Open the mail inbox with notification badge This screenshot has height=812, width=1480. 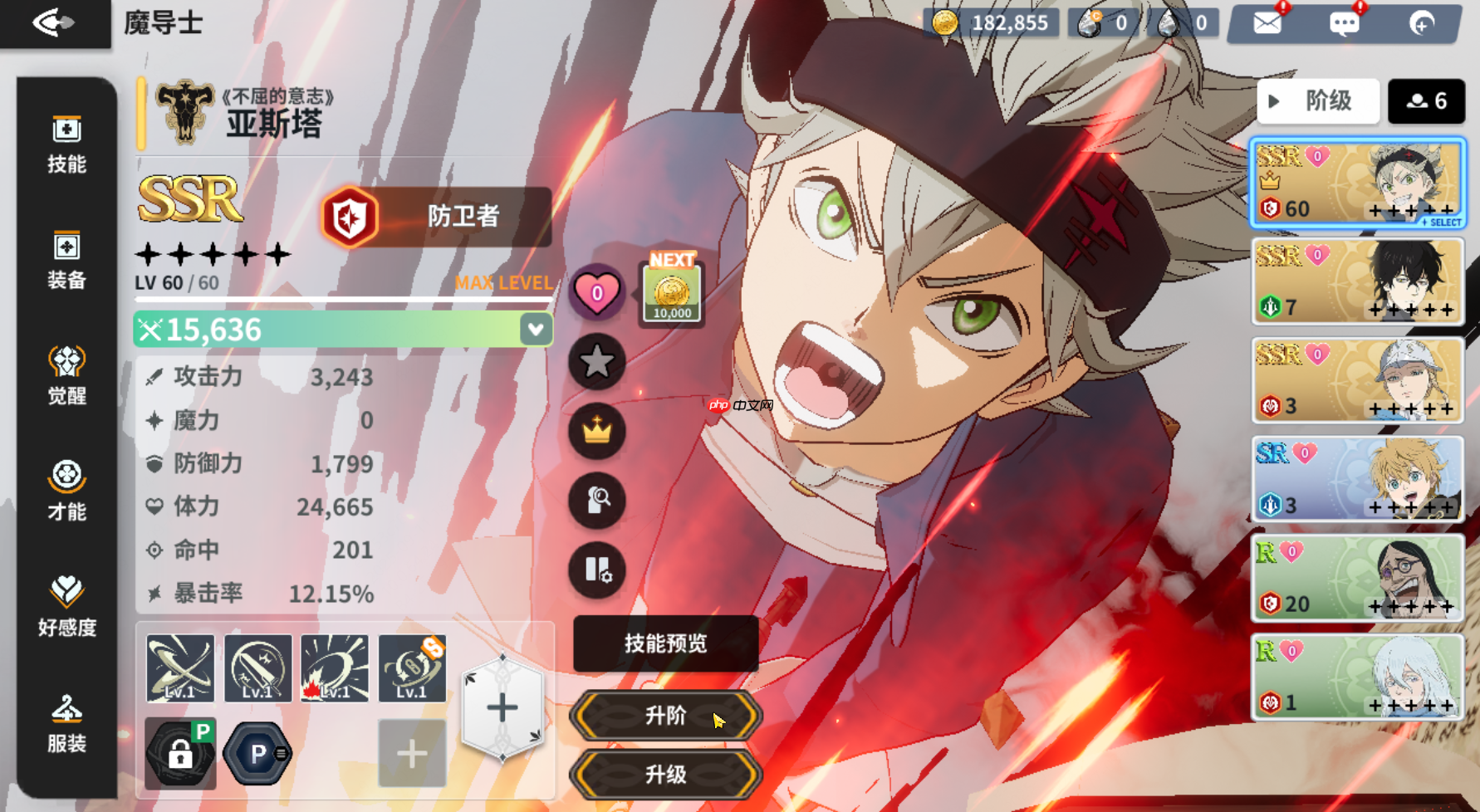click(x=1265, y=22)
